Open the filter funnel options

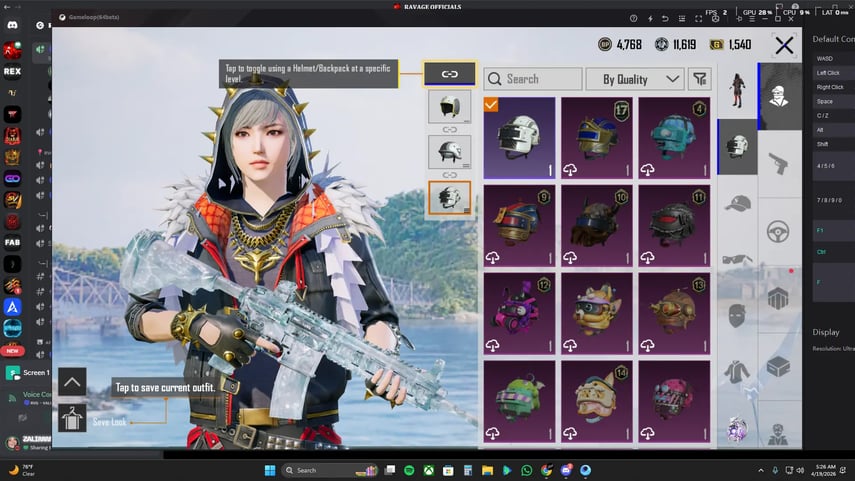click(700, 79)
